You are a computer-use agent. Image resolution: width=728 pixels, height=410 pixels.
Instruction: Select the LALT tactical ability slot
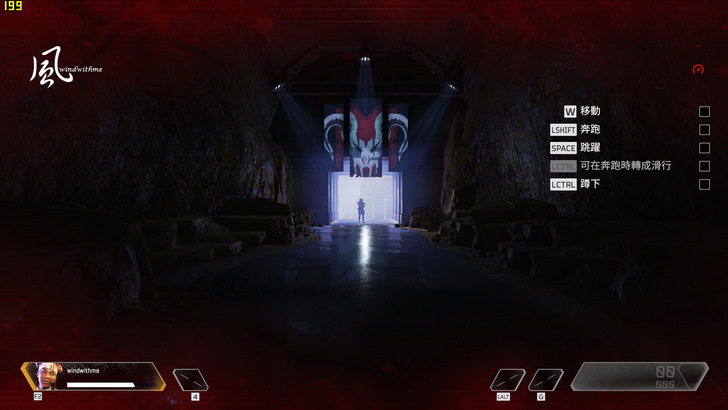click(x=507, y=379)
